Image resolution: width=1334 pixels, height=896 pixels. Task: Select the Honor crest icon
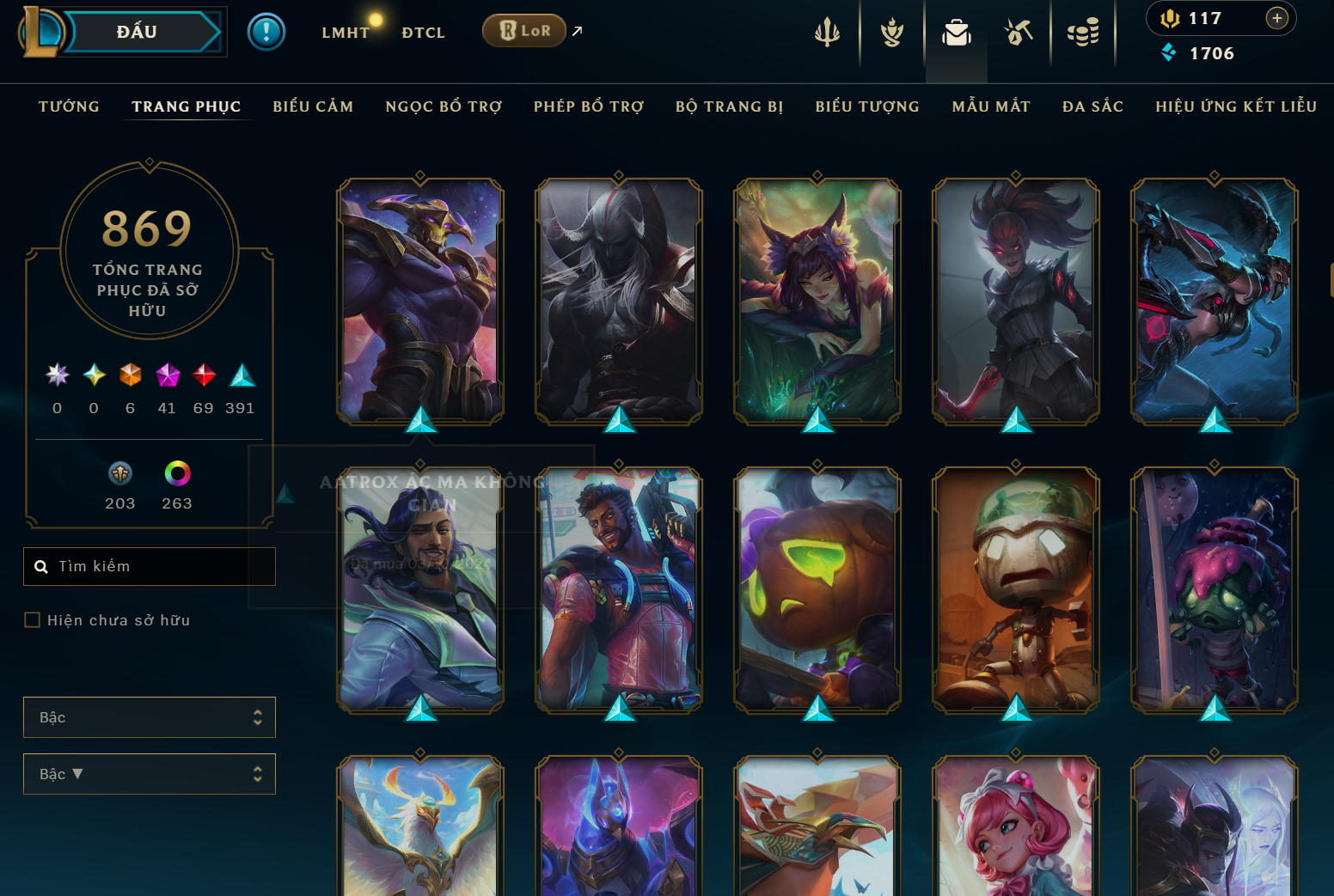[x=891, y=32]
